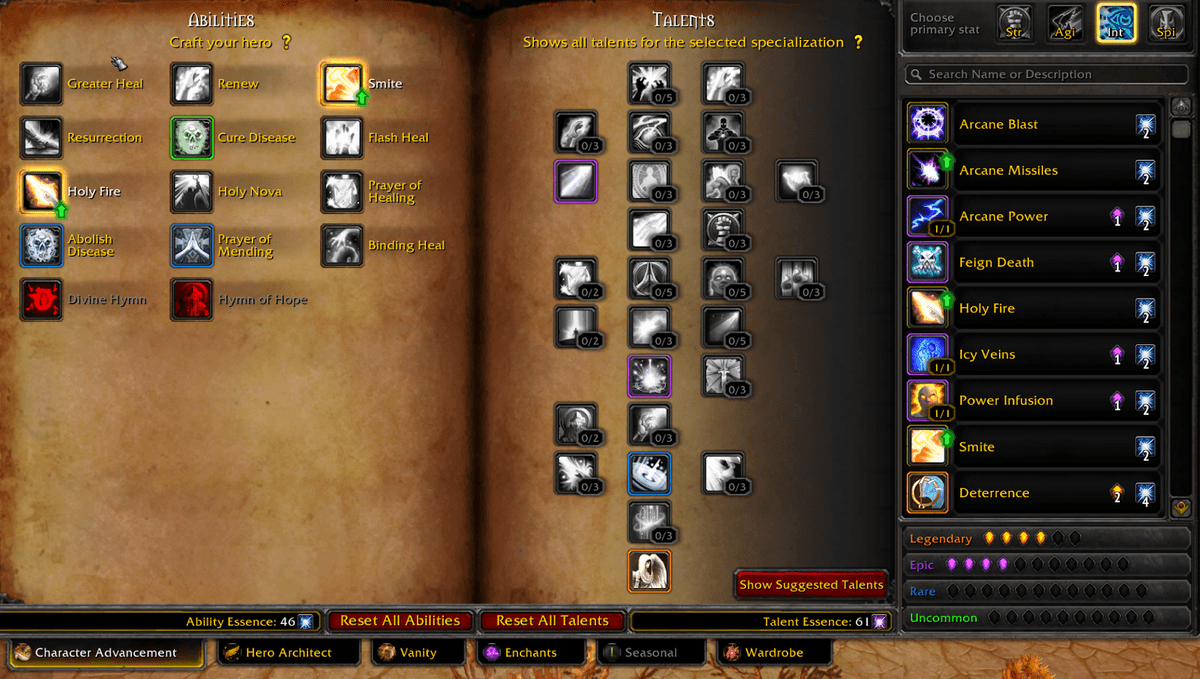
Task: Pick Icy Veins from the list
Action: point(1034,354)
